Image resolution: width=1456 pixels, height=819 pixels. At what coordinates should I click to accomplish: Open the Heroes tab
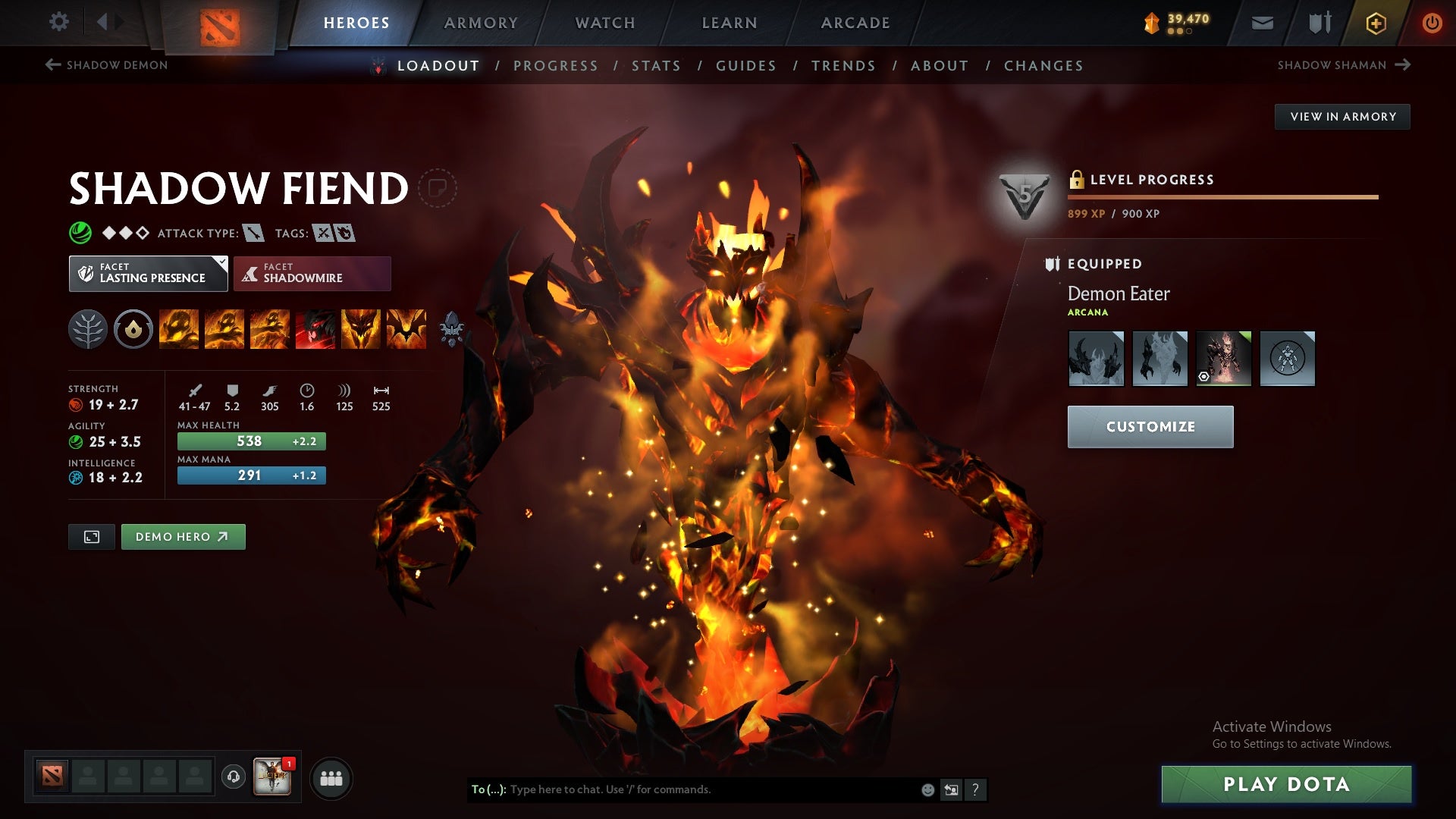356,23
